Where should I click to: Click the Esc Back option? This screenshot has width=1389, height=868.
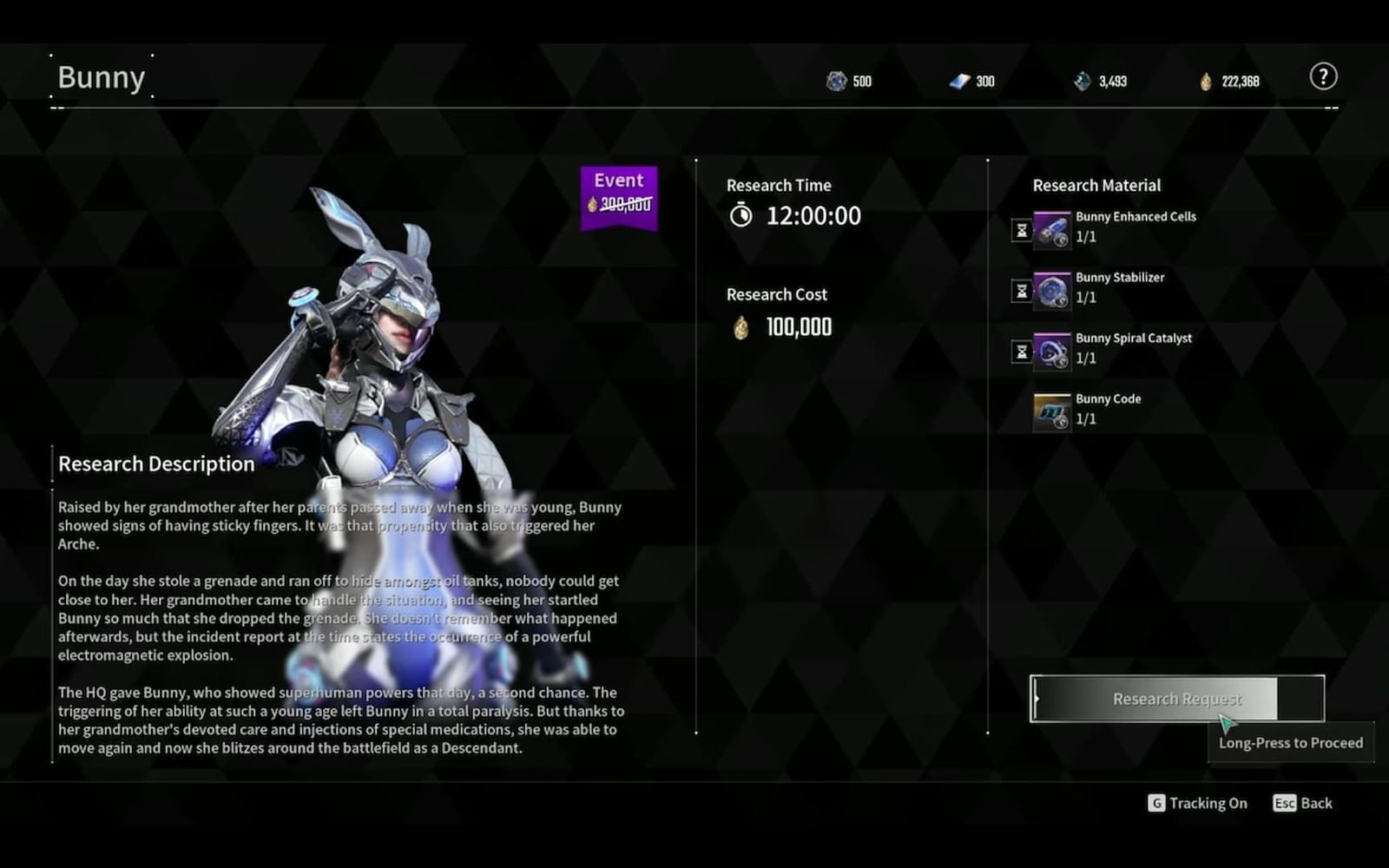(1302, 803)
